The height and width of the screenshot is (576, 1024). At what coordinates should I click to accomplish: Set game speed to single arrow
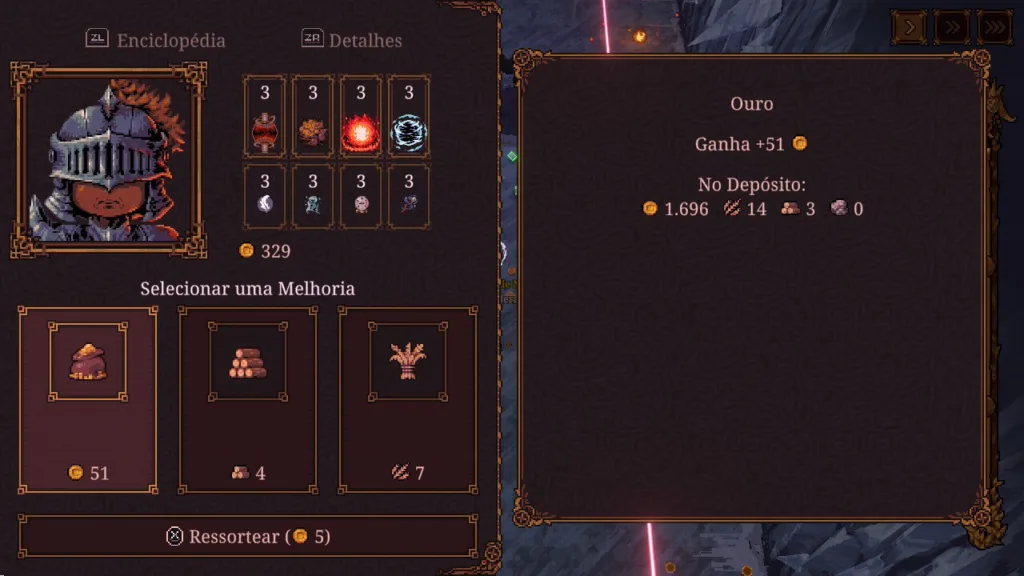(909, 27)
